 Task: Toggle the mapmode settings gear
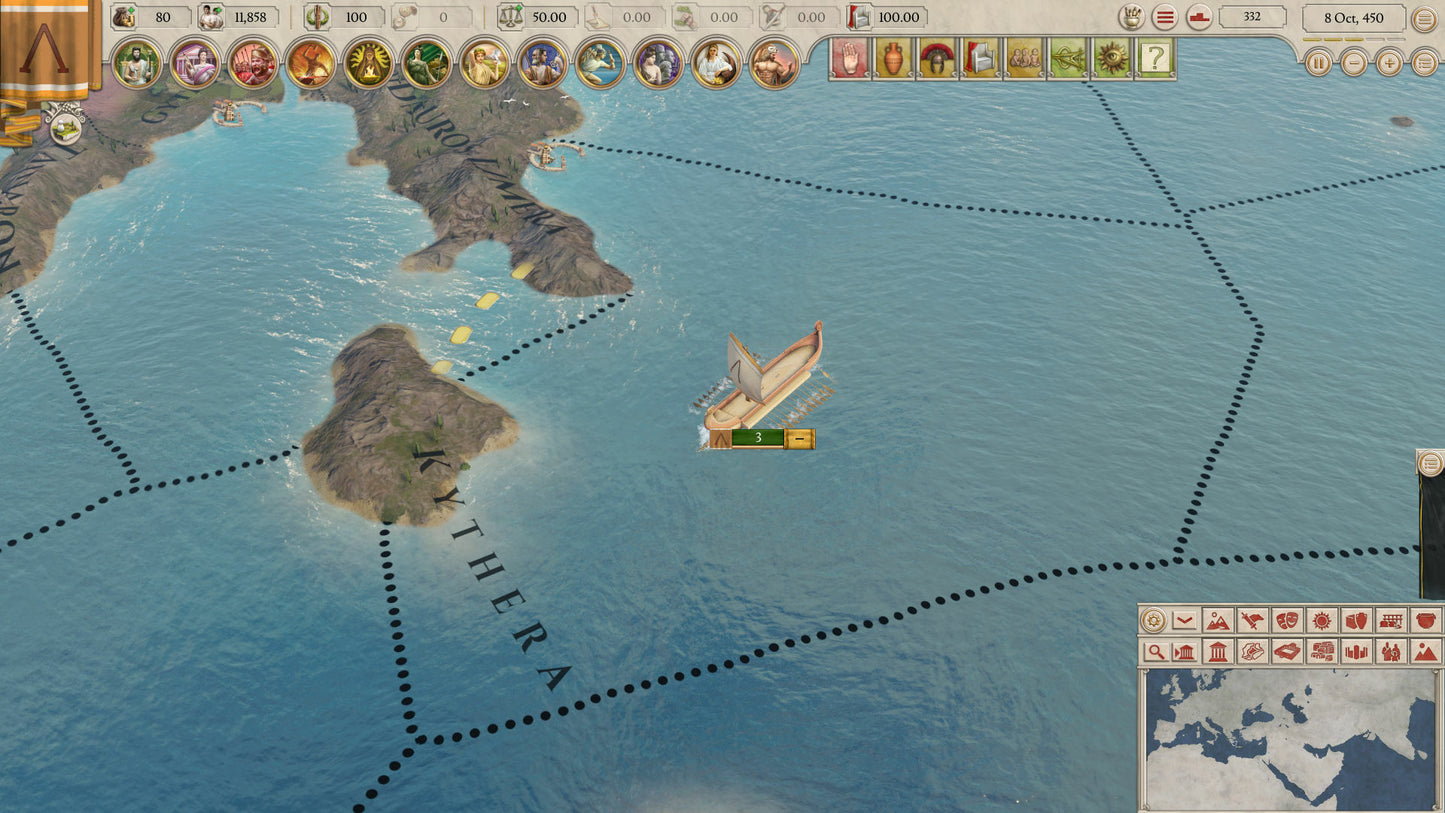coord(1153,620)
